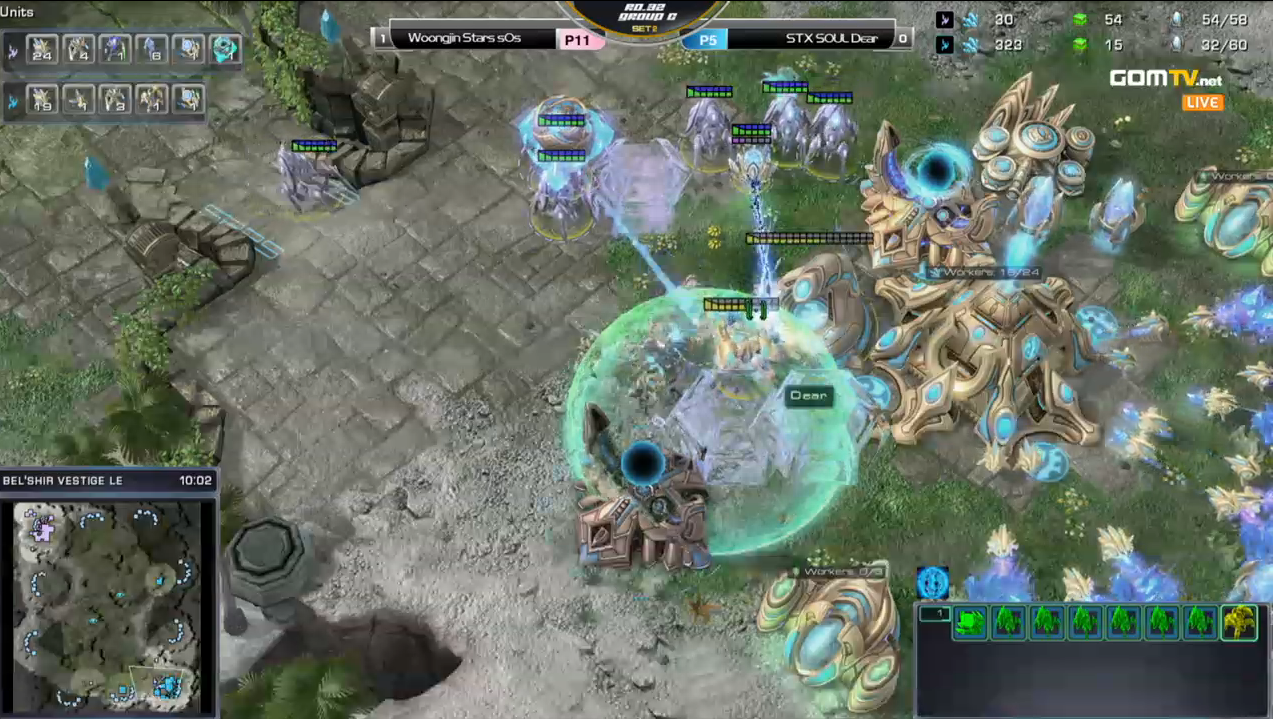Image resolution: width=1273 pixels, height=719 pixels.
Task: Select the unit icon showing count 6
Action: (151, 48)
